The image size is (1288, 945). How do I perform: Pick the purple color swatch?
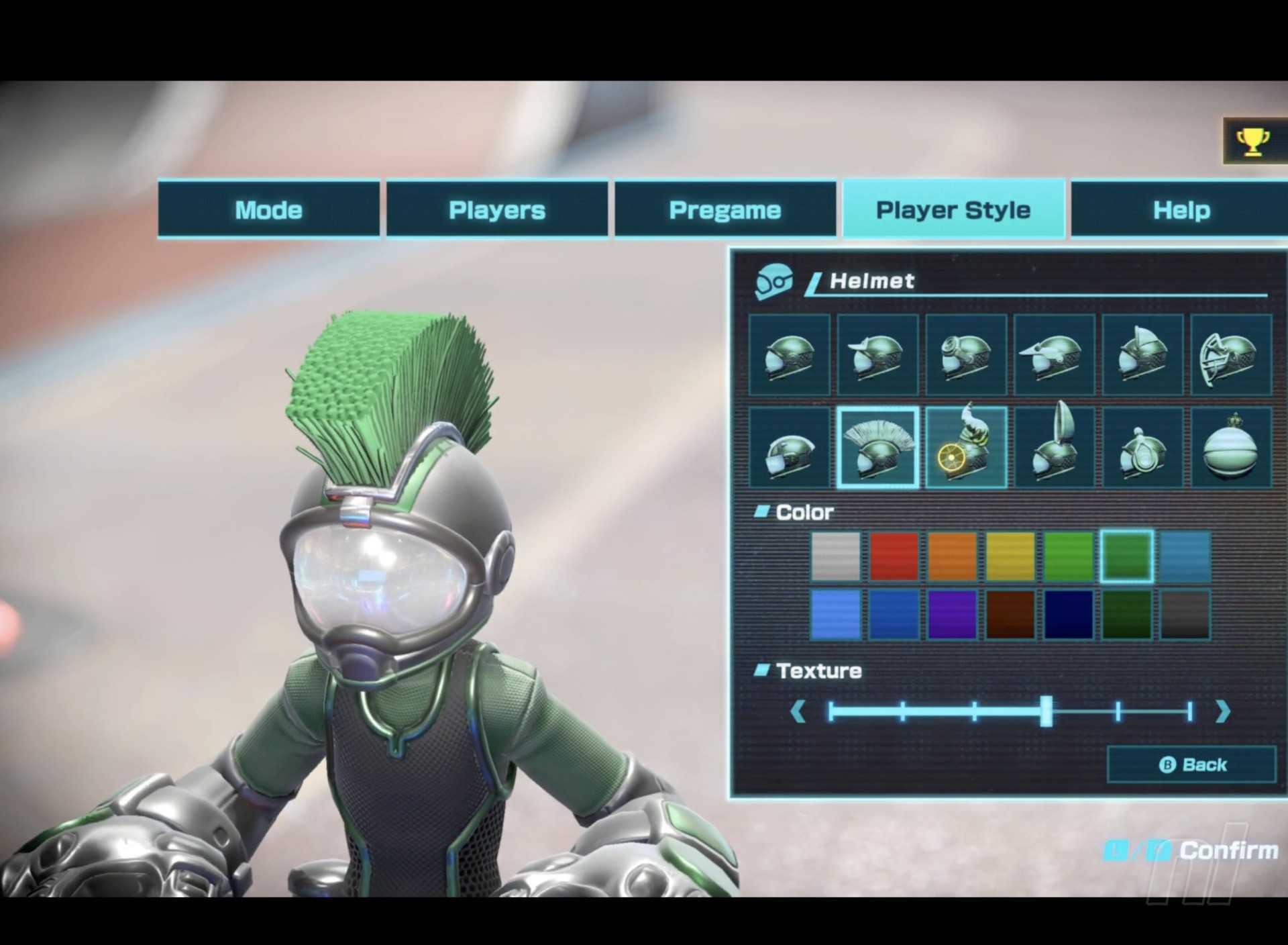coord(952,614)
